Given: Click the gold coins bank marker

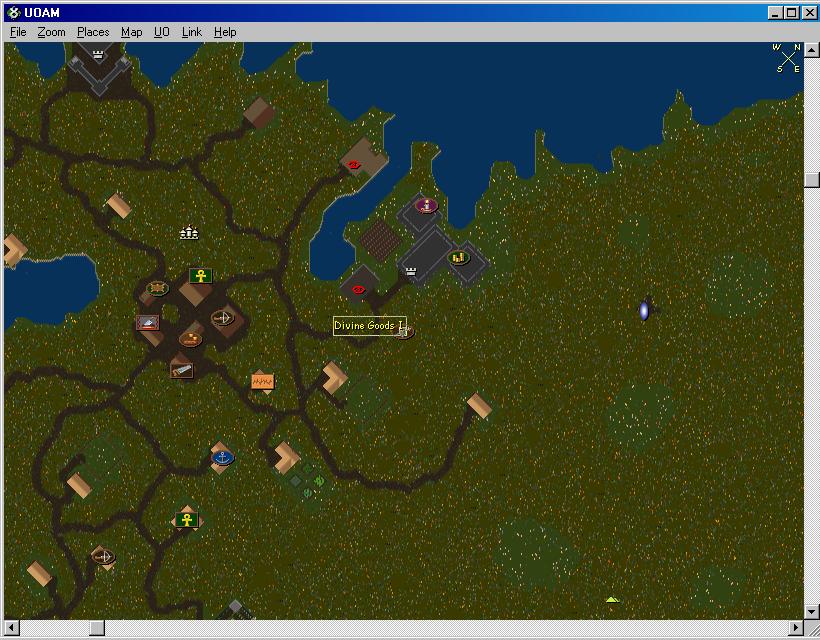Looking at the screenshot, I should pos(459,257).
